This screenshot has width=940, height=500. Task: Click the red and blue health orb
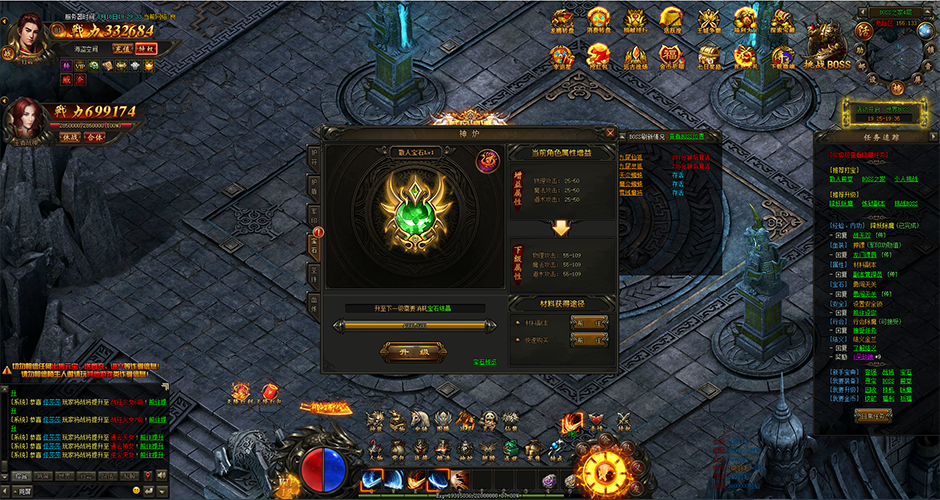click(323, 467)
